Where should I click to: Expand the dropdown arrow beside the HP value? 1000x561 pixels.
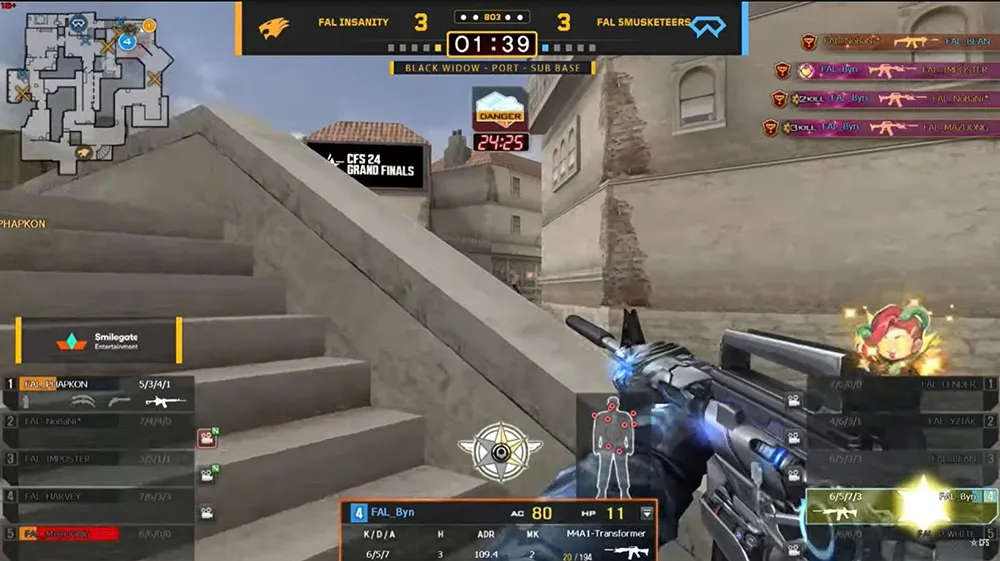647,513
